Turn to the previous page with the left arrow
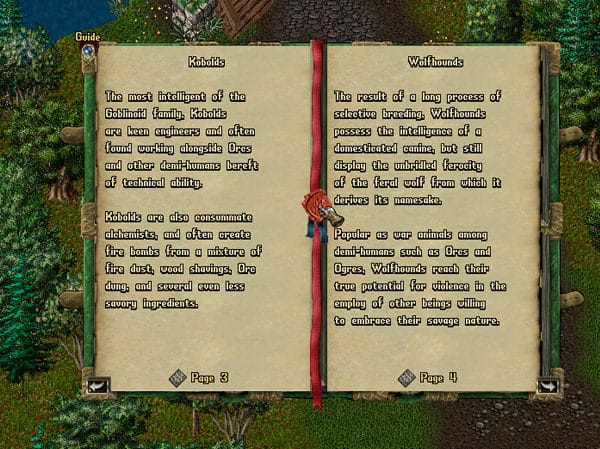 click(x=97, y=384)
